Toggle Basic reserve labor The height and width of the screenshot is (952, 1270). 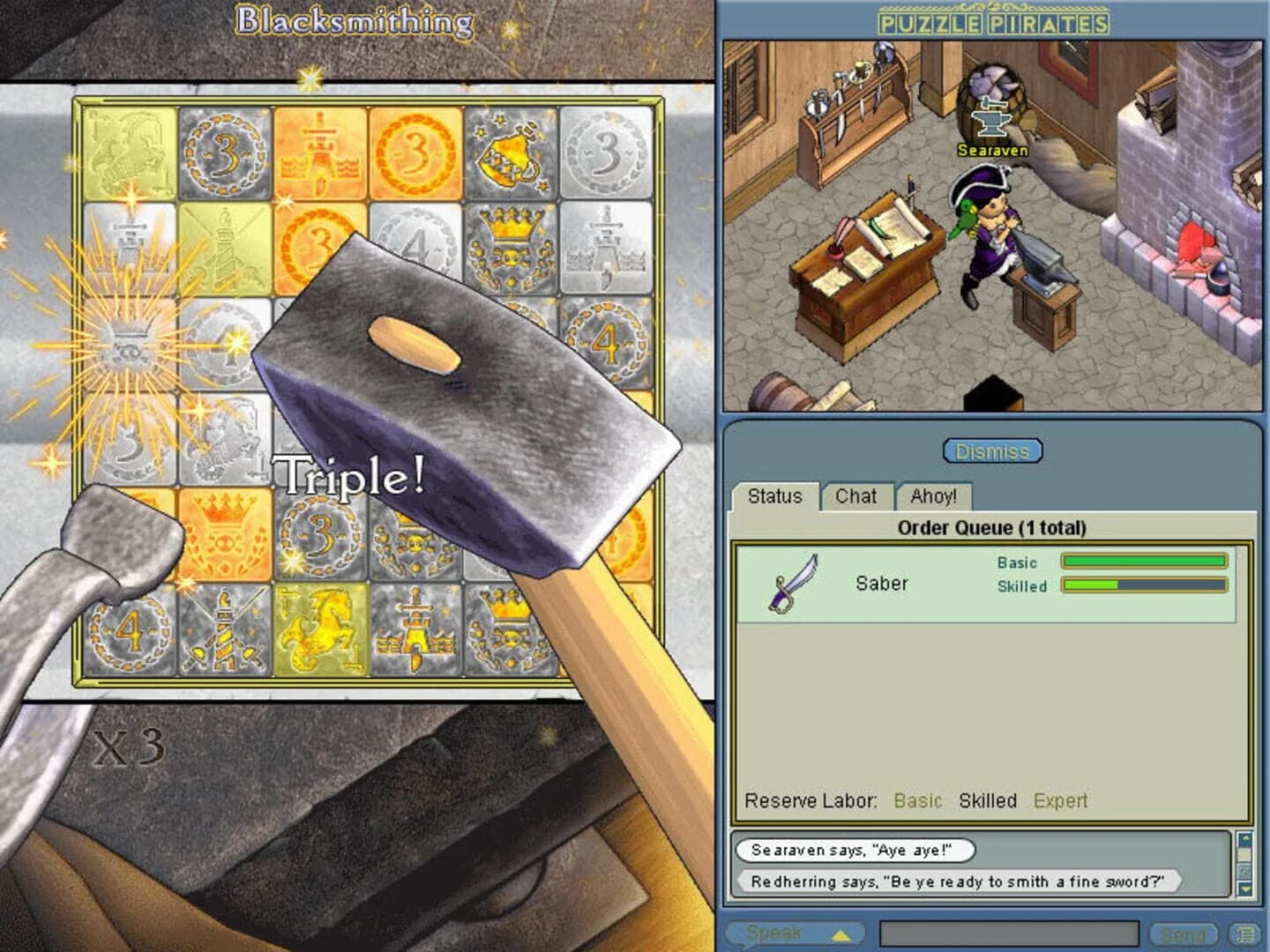[x=918, y=801]
